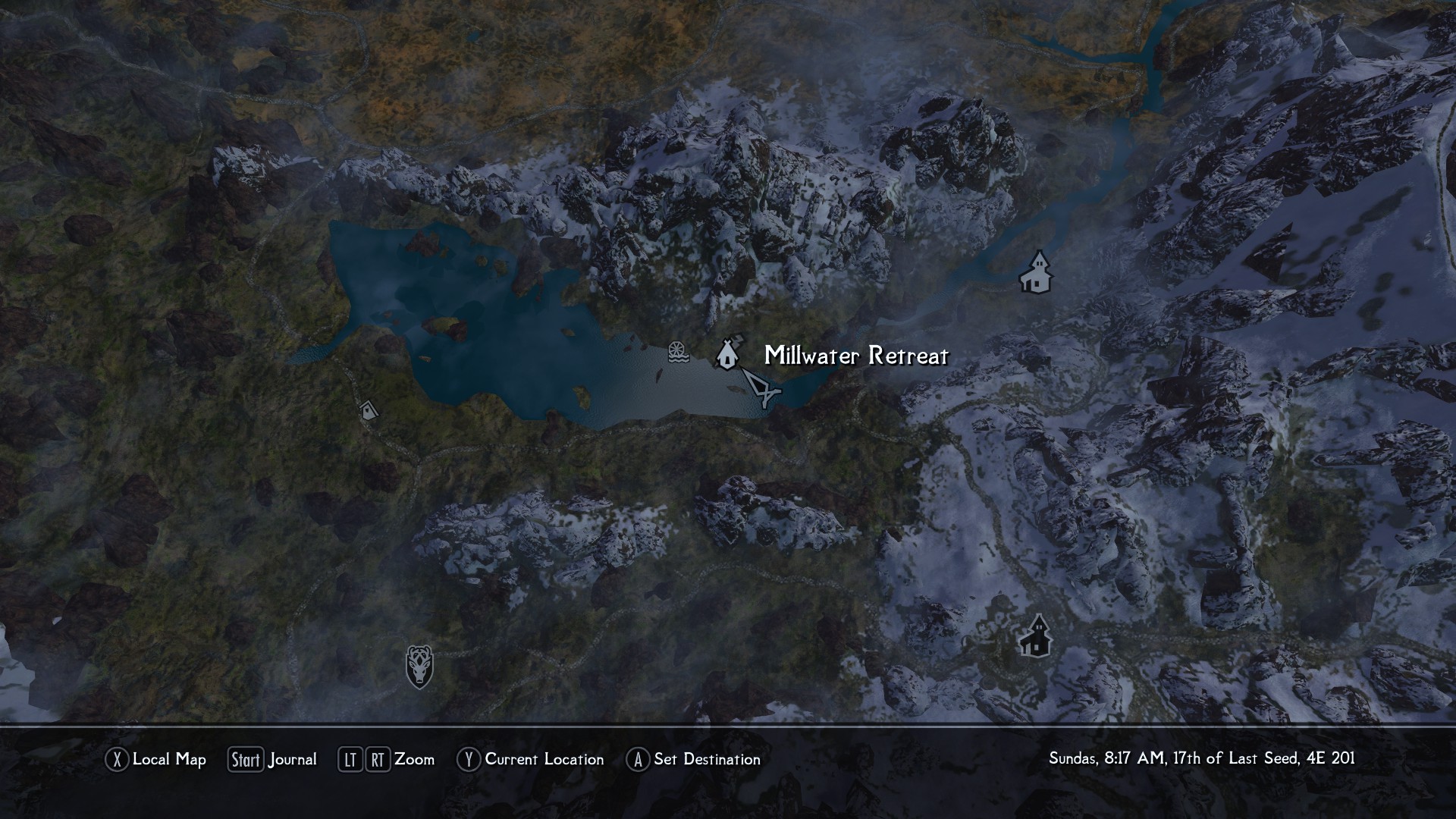Screen dimensions: 1456x819
Task: Click the water wheel mill marker
Action: click(x=677, y=352)
